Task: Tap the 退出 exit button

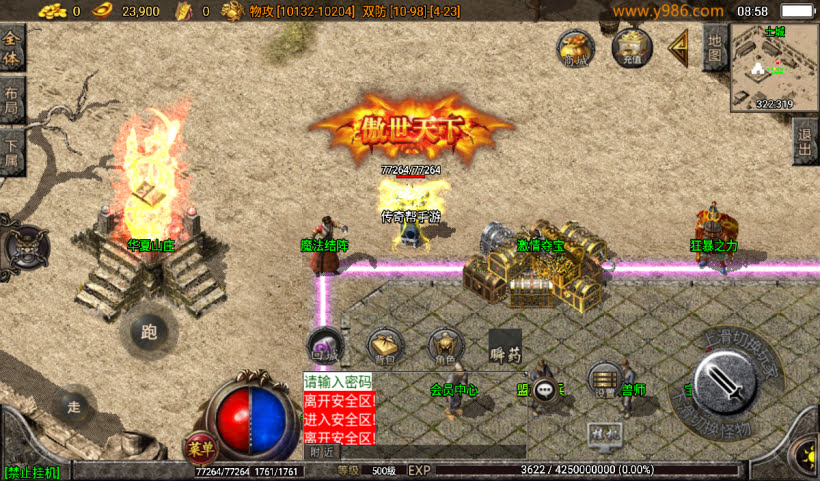Action: 806,143
